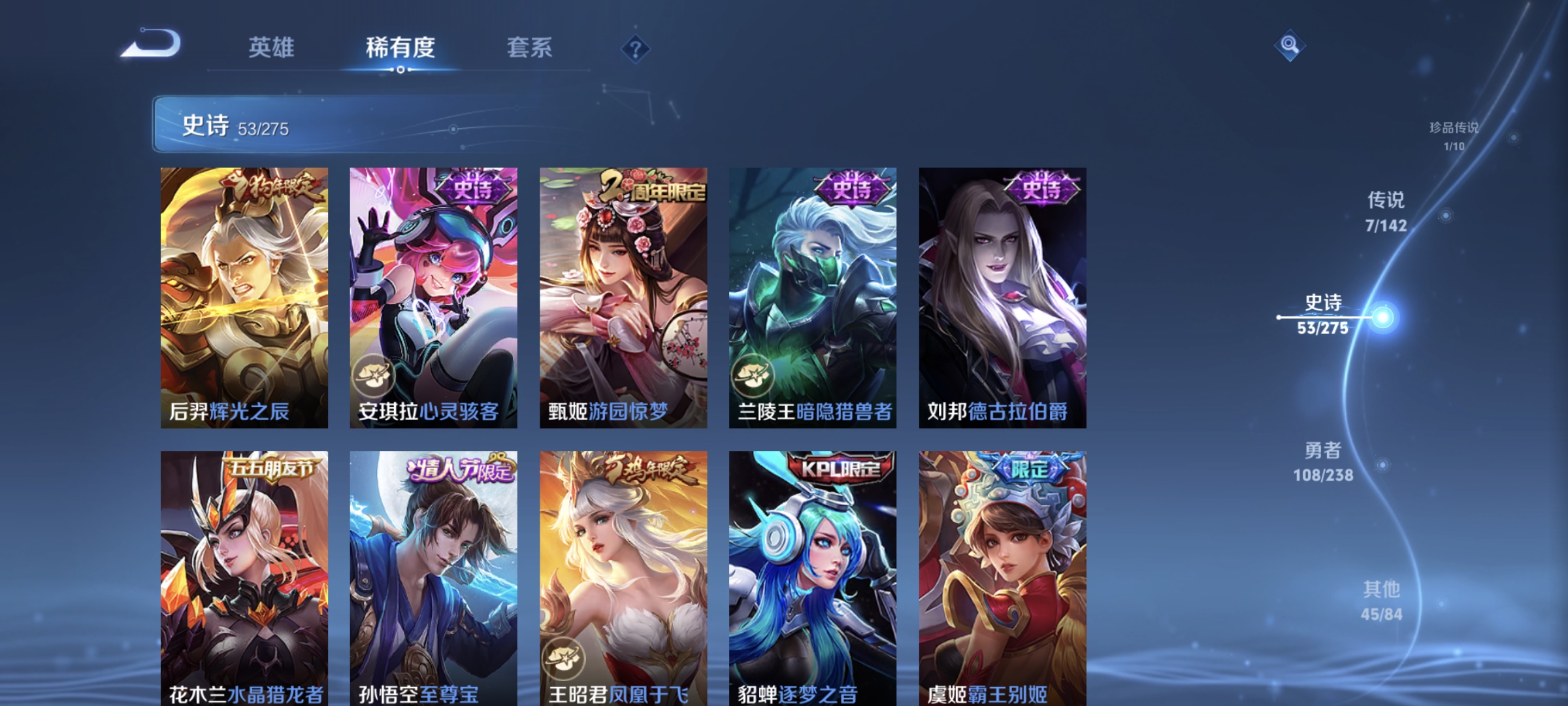
Task: Switch to the 套系 tab
Action: pos(530,47)
